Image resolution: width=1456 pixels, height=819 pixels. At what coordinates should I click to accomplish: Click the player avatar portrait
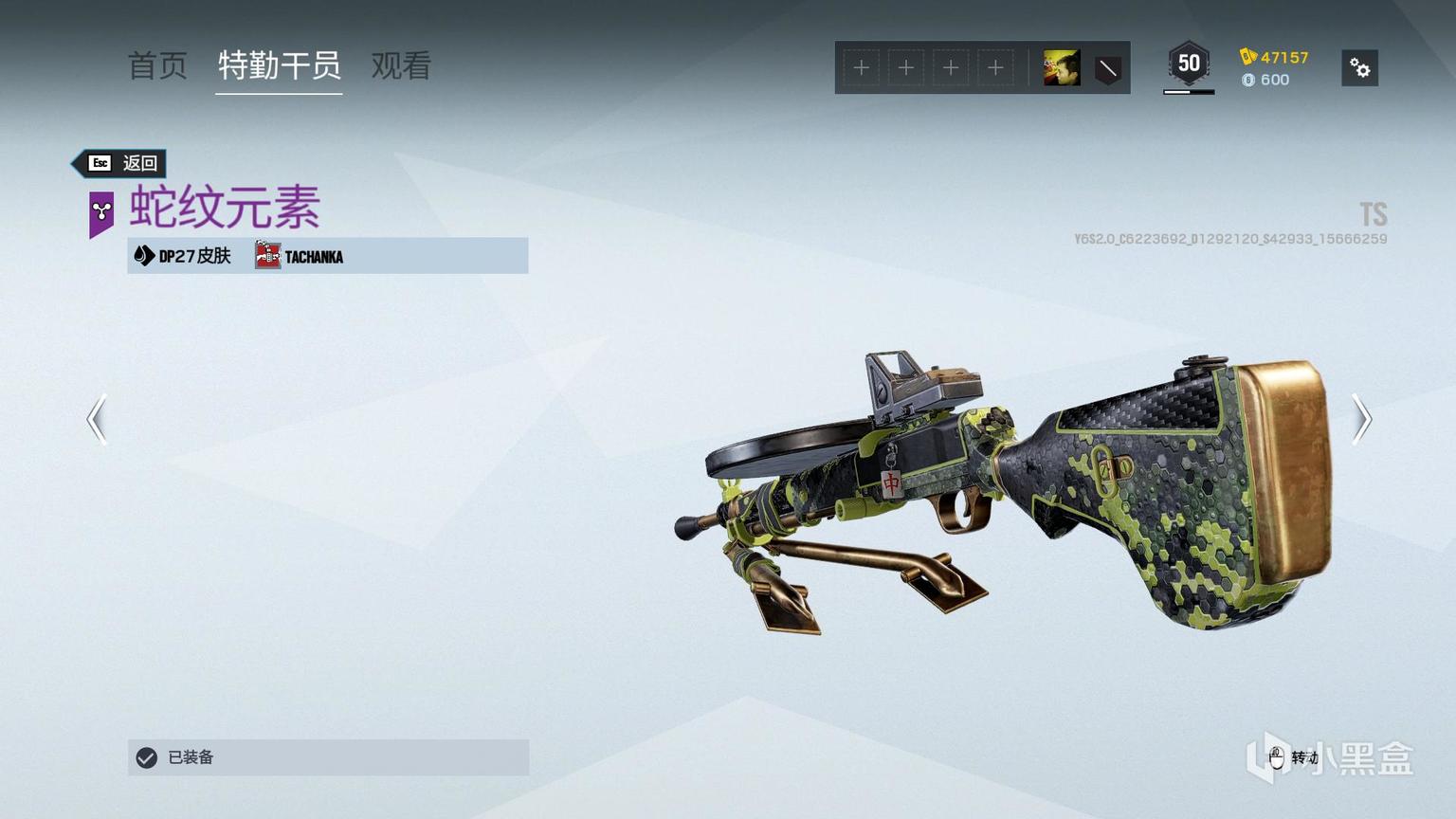1062,68
